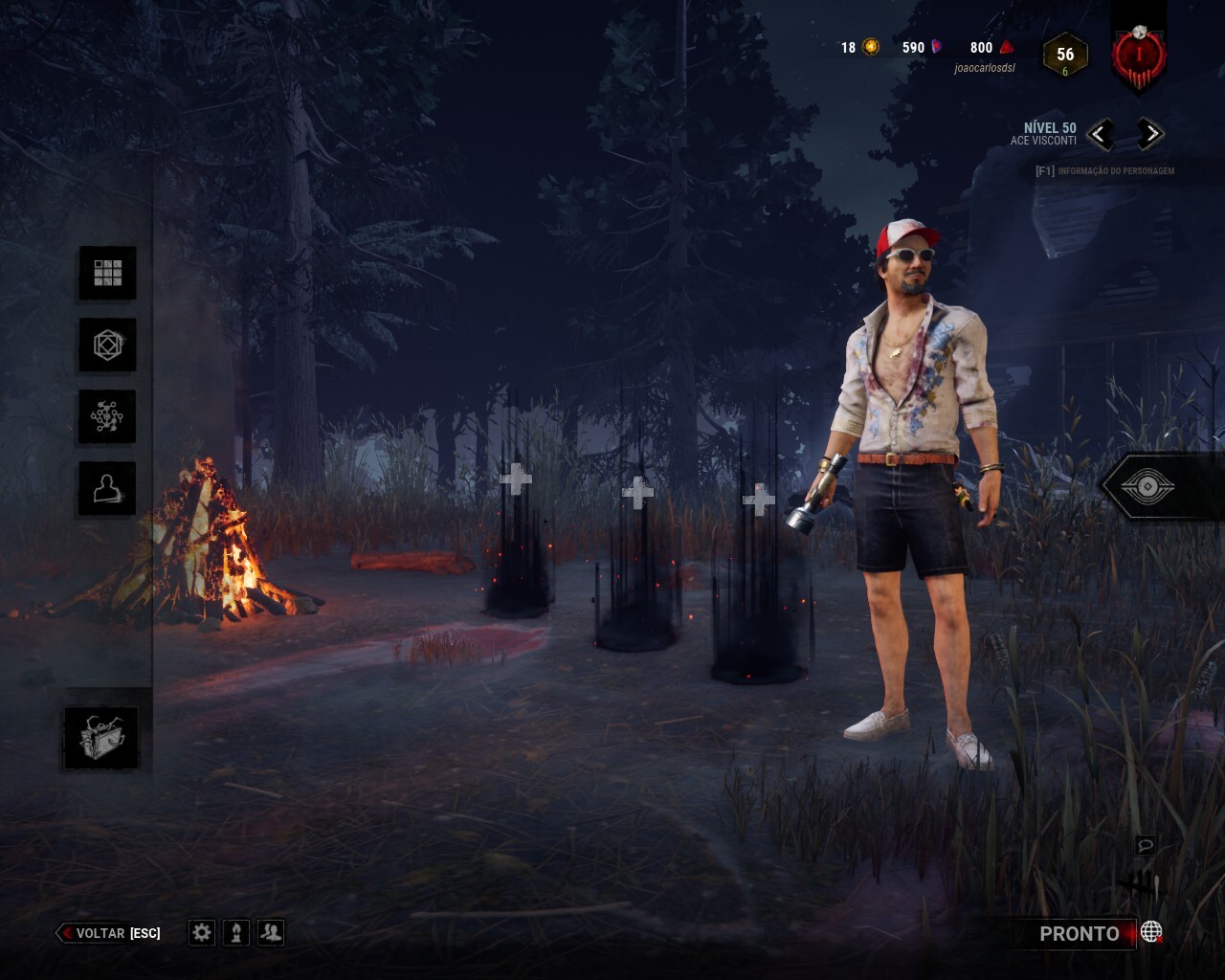Click the friends icon beside settings
The width and height of the screenshot is (1225, 980).
[272, 932]
